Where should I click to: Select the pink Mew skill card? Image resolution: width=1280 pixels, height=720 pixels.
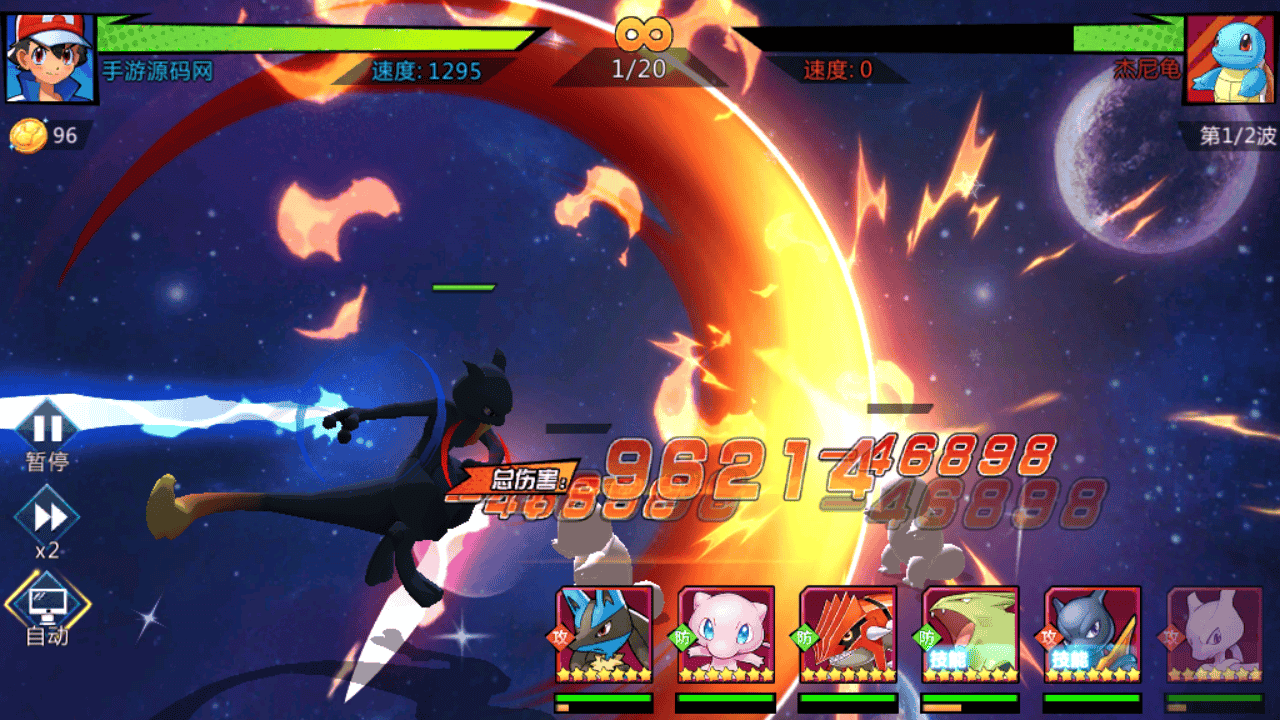coord(726,634)
